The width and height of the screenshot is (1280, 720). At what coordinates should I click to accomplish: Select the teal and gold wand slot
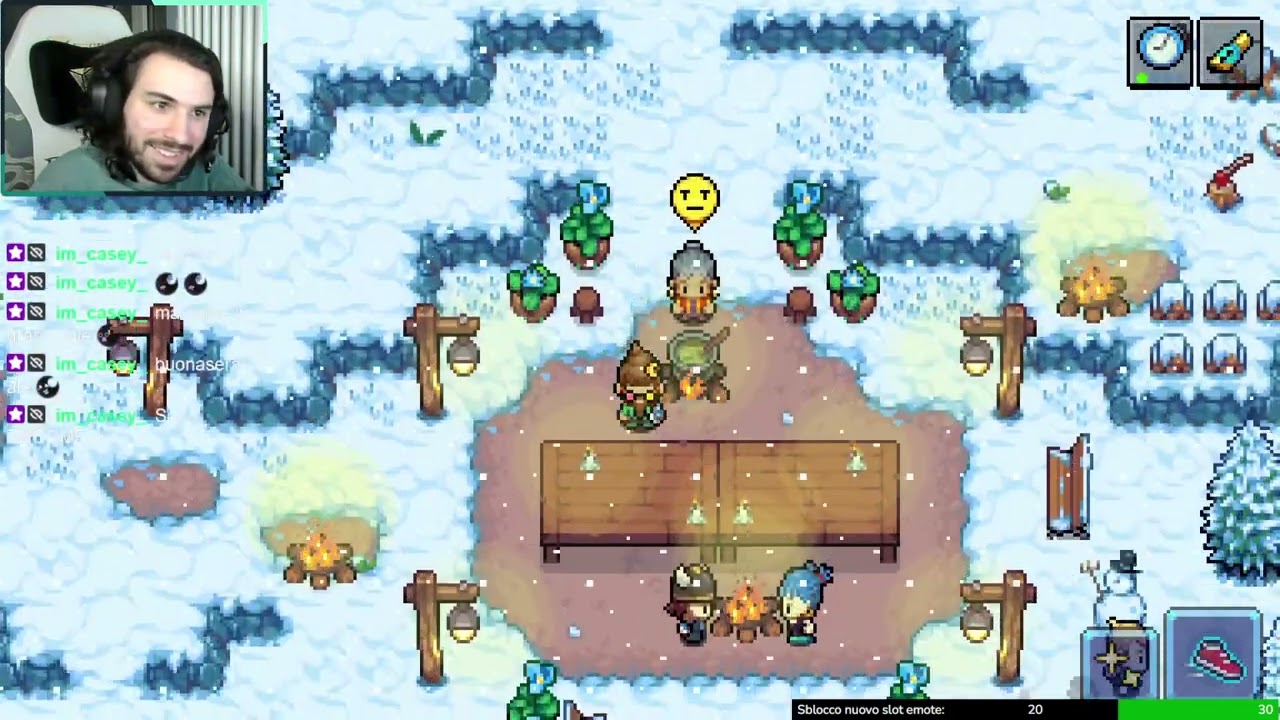tap(1230, 52)
